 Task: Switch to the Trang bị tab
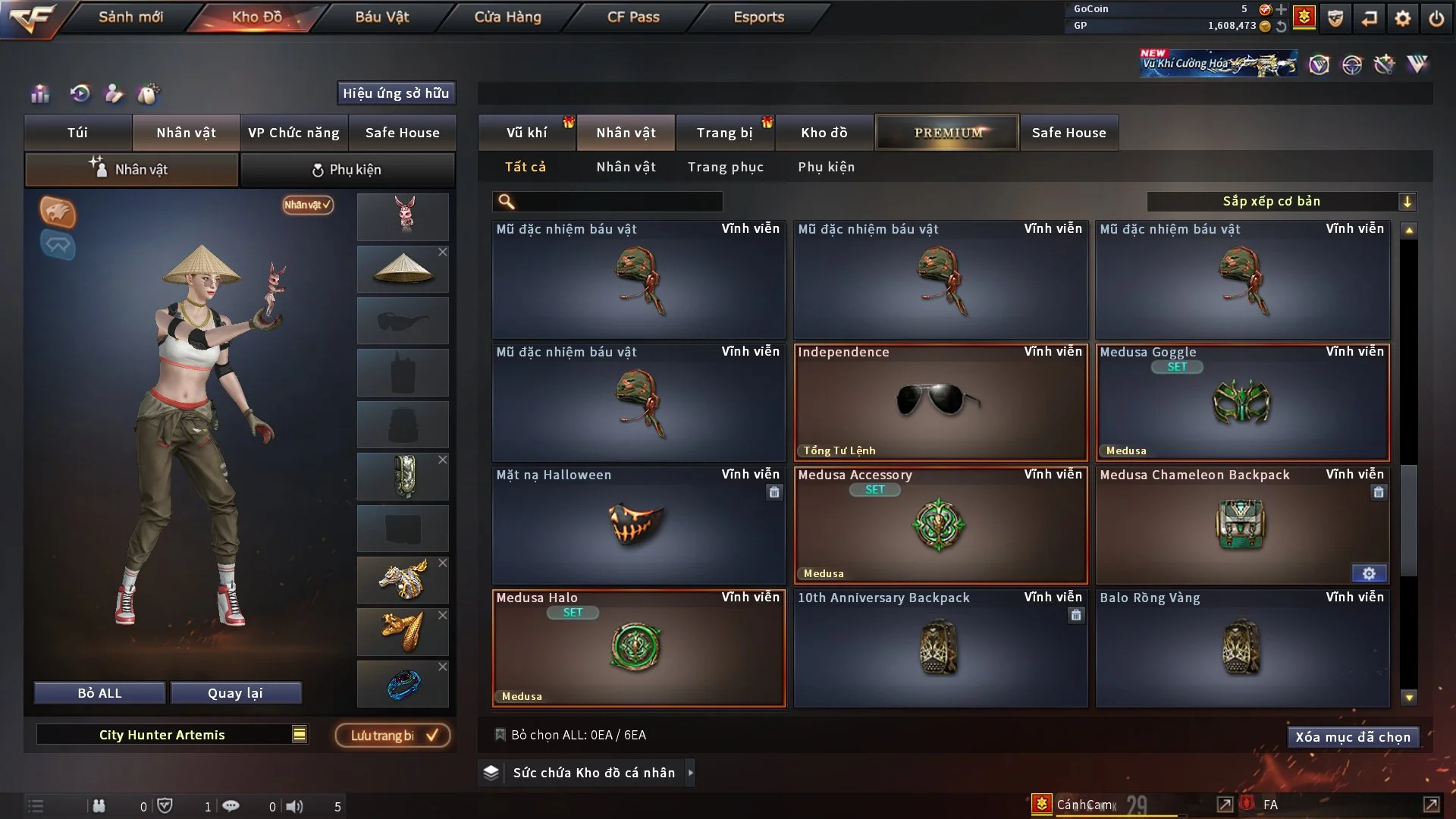(x=724, y=133)
